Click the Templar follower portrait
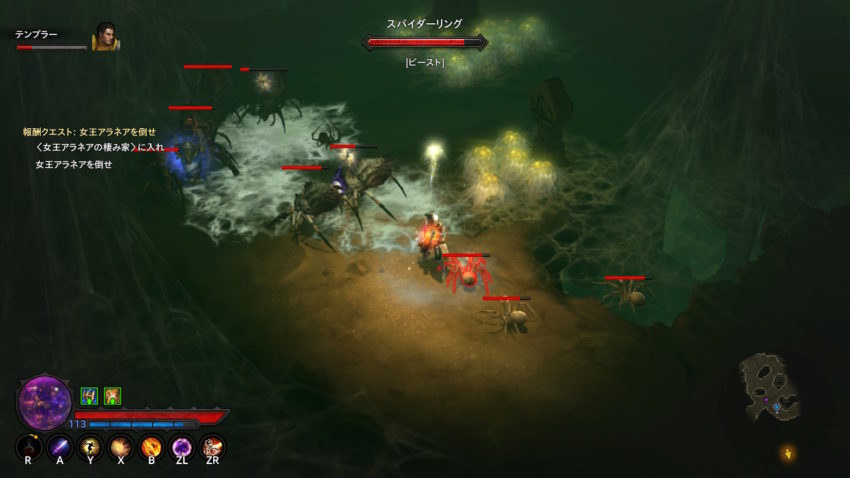 [x=106, y=38]
